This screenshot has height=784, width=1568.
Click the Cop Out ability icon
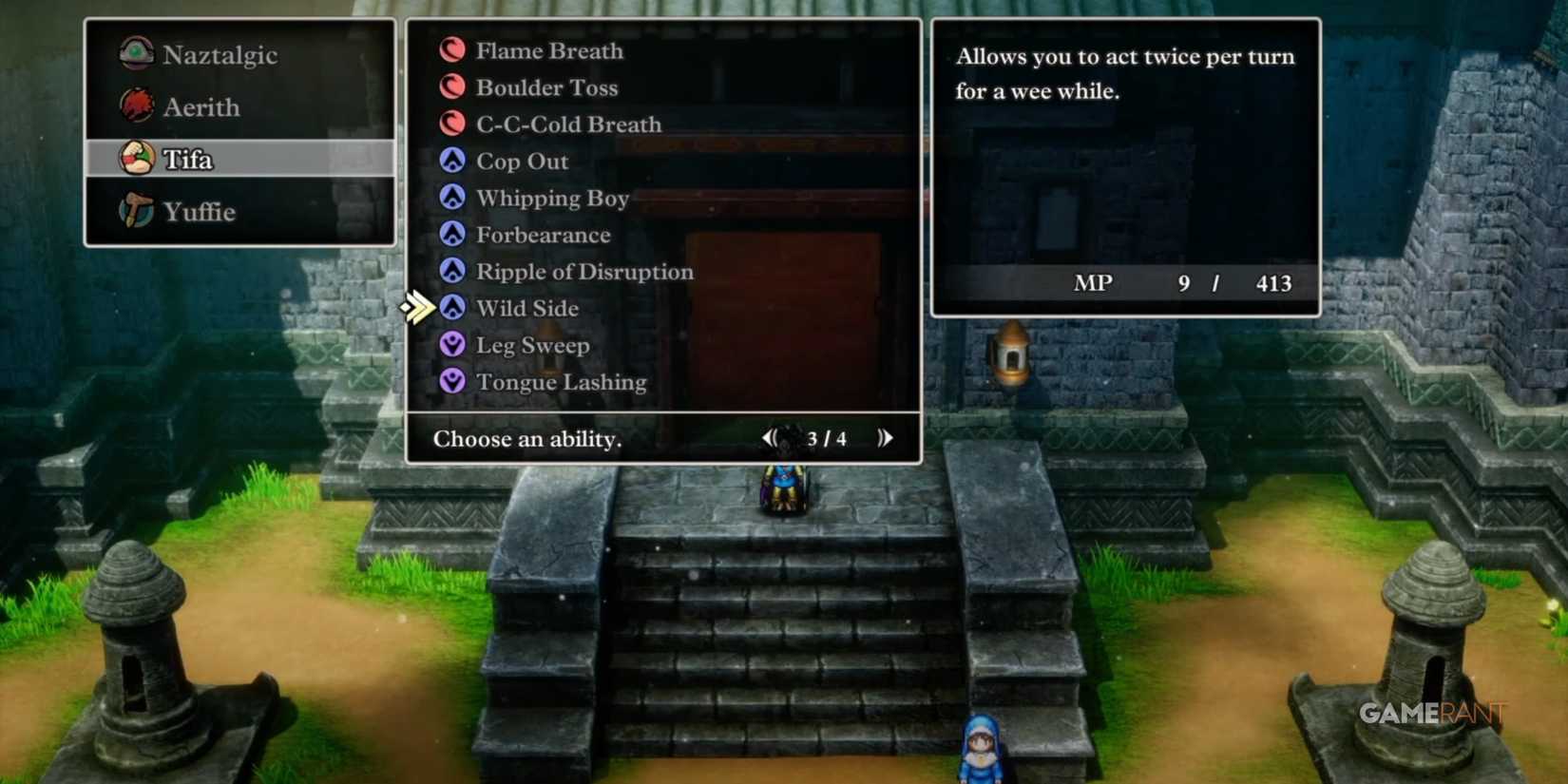pos(453,161)
